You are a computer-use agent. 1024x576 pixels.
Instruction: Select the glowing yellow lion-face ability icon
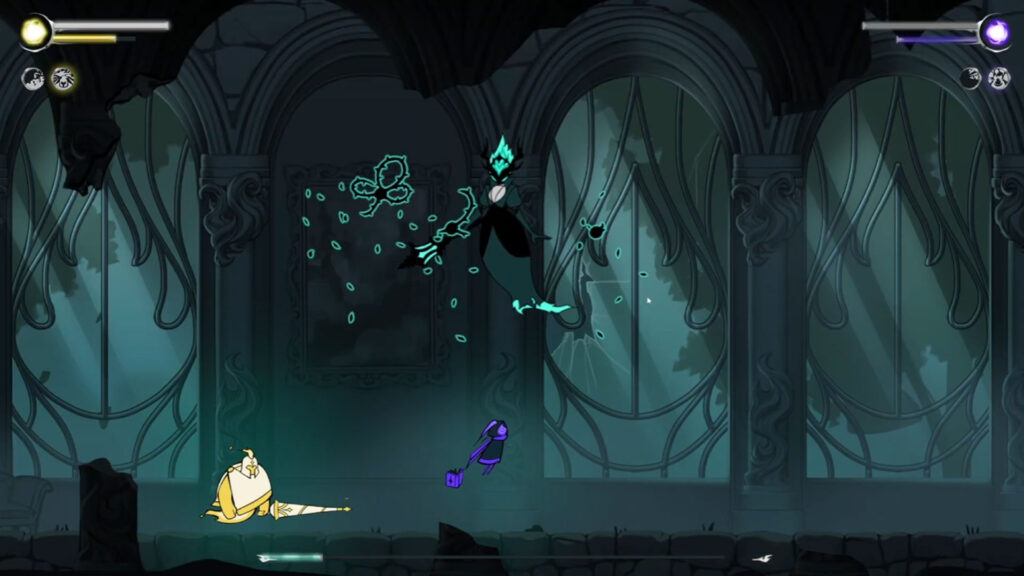pos(62,78)
